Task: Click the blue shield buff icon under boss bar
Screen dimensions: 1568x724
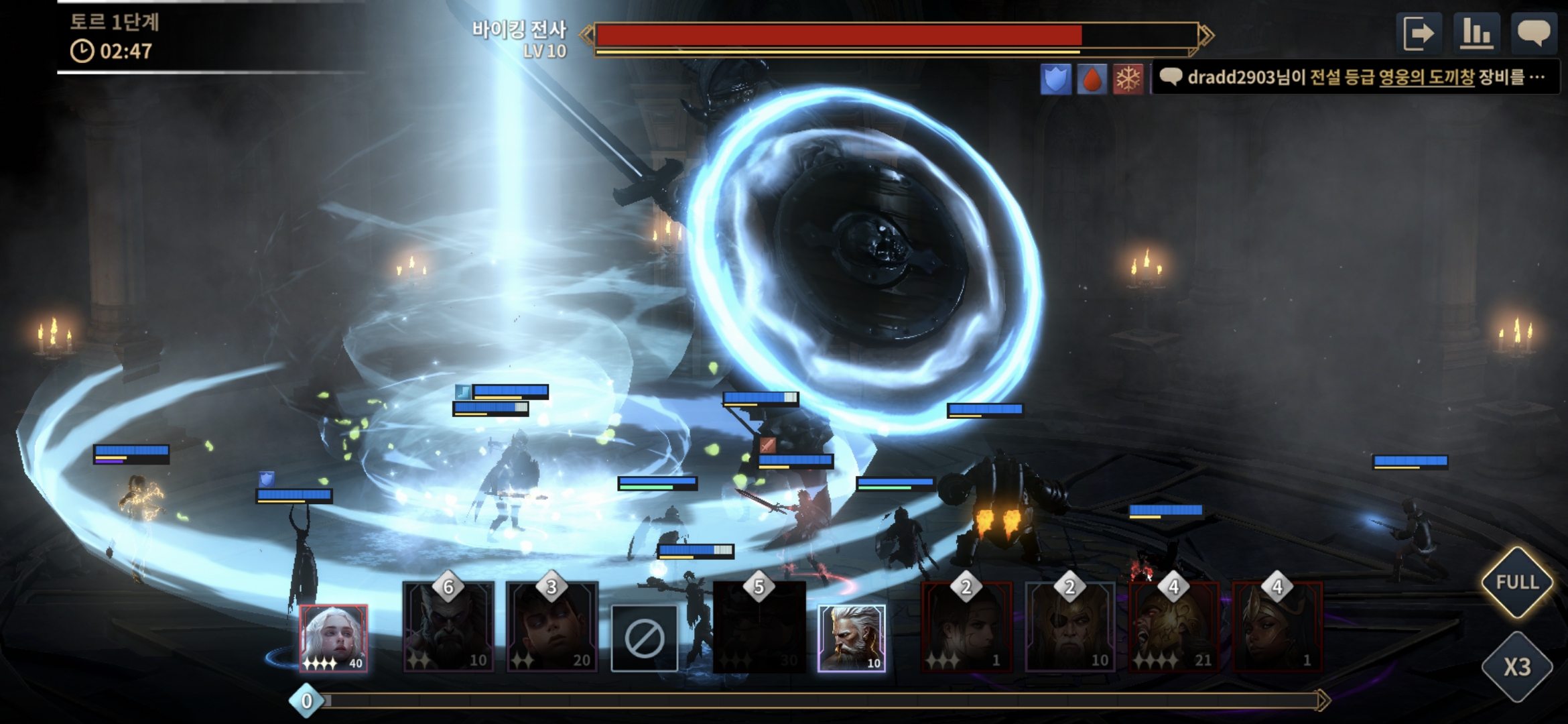Action: tap(1055, 79)
